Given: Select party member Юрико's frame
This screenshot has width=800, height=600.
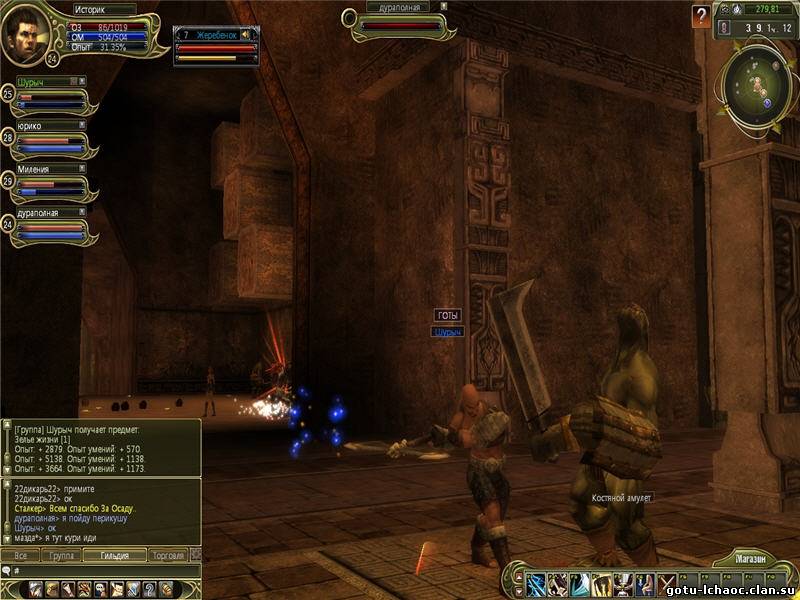Looking at the screenshot, I should pos(52,140).
